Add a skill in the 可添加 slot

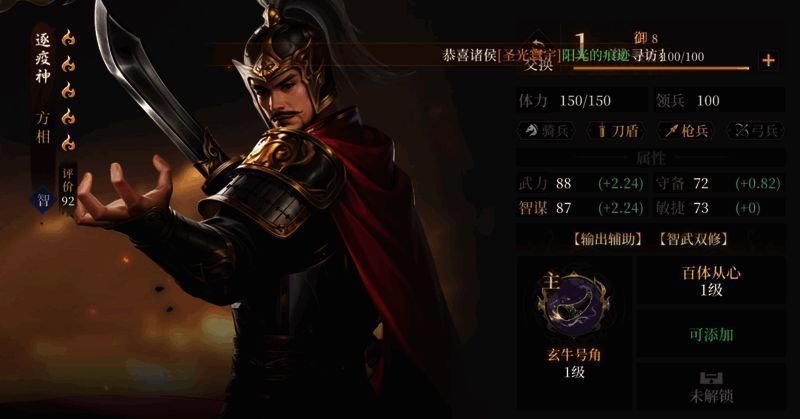click(711, 334)
